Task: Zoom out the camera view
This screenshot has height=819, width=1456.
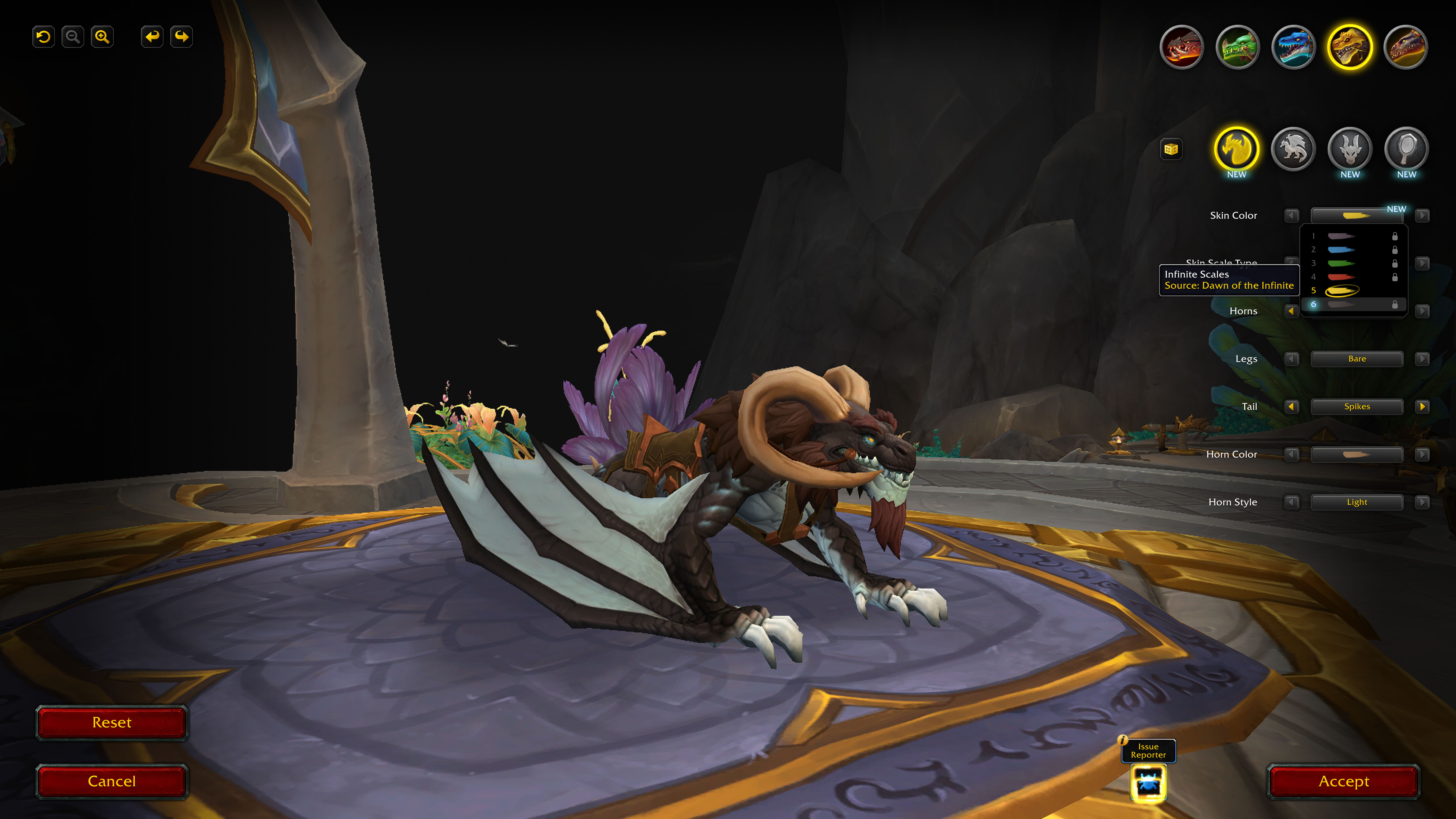Action: [x=73, y=37]
